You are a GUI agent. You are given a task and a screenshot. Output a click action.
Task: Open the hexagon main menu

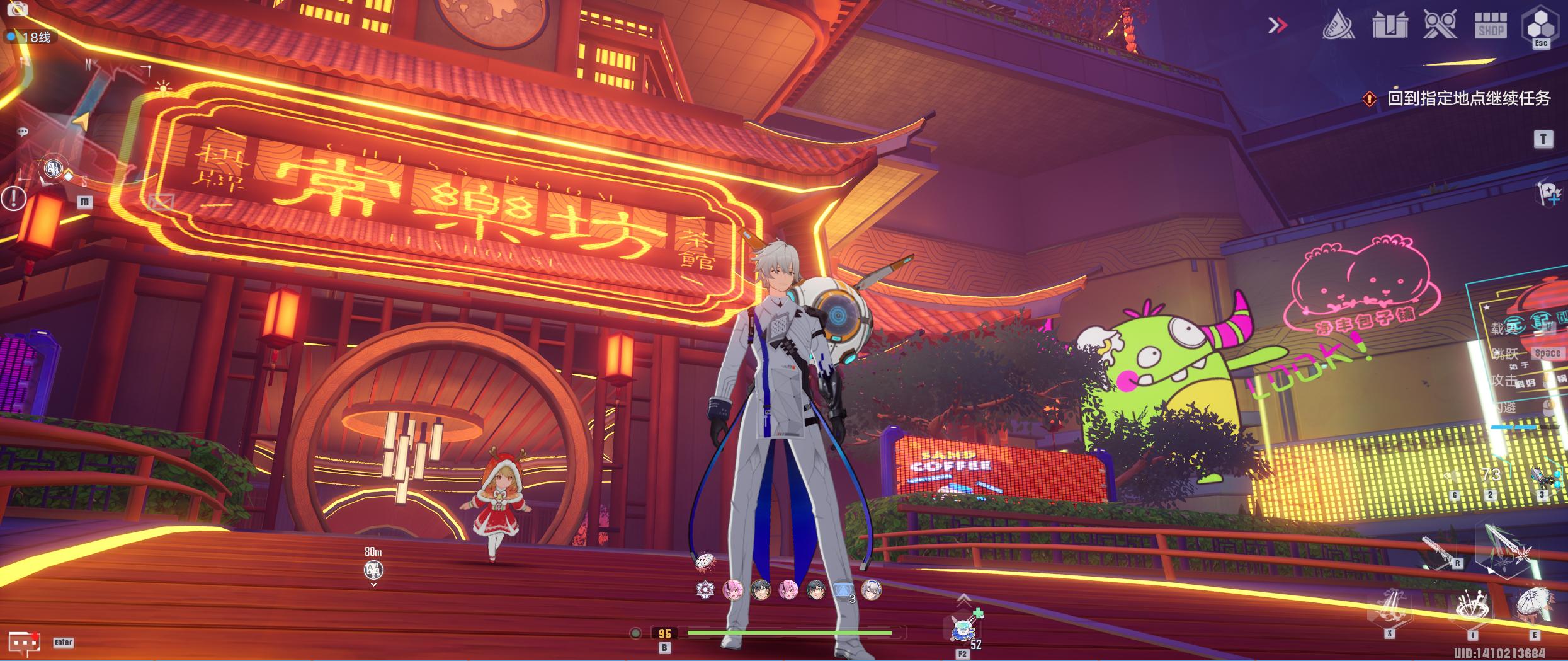click(1540, 26)
